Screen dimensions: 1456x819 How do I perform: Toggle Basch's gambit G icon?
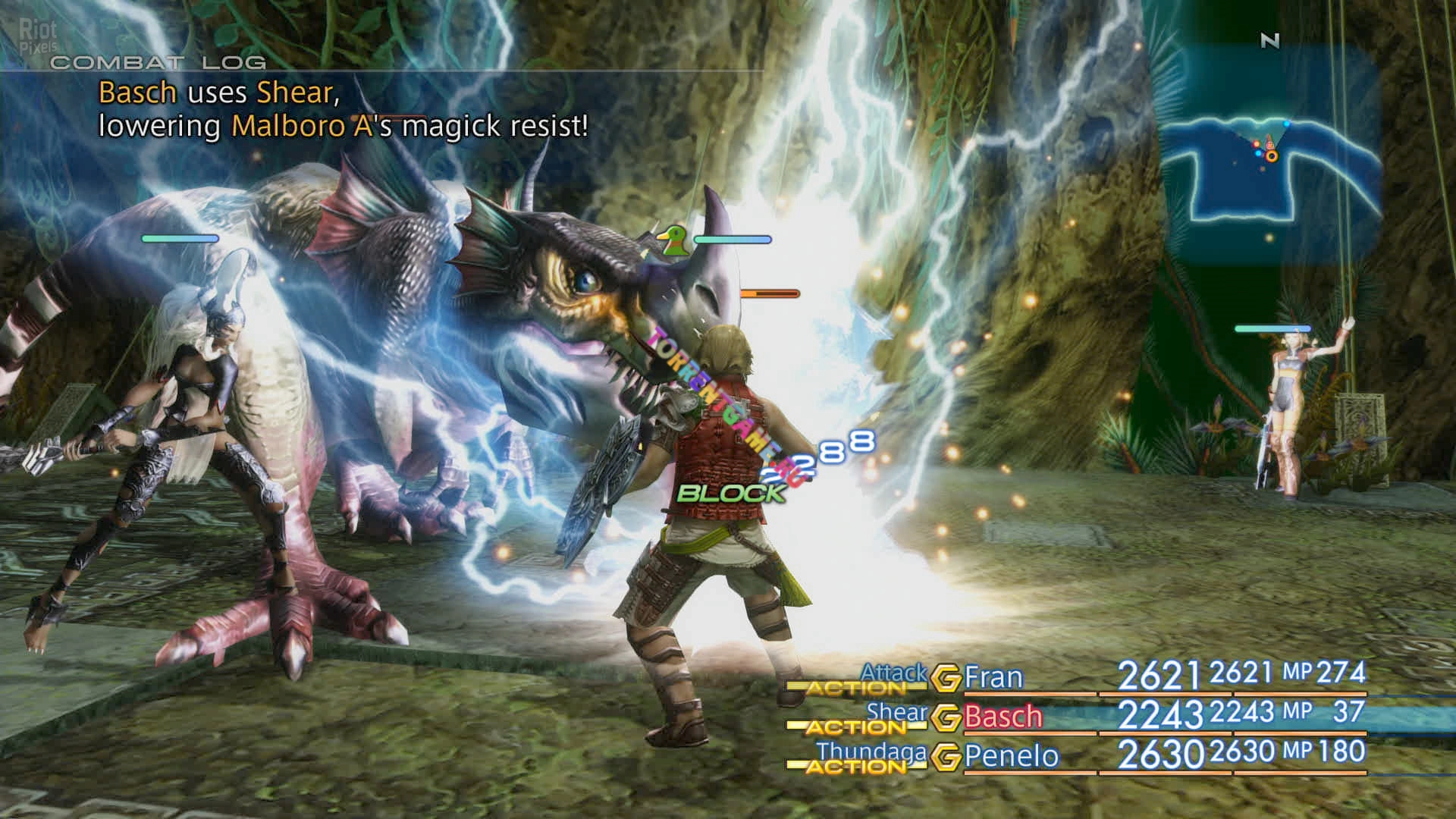point(946,717)
